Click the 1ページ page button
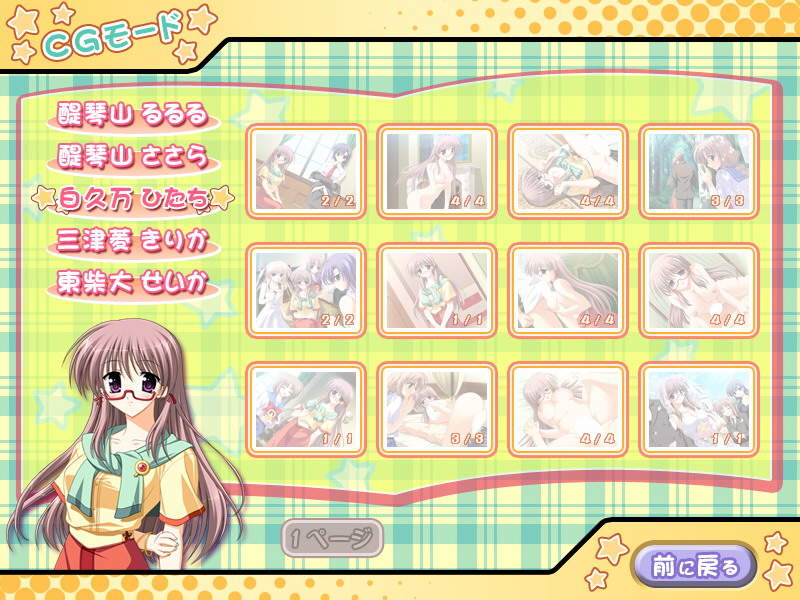 click(331, 538)
